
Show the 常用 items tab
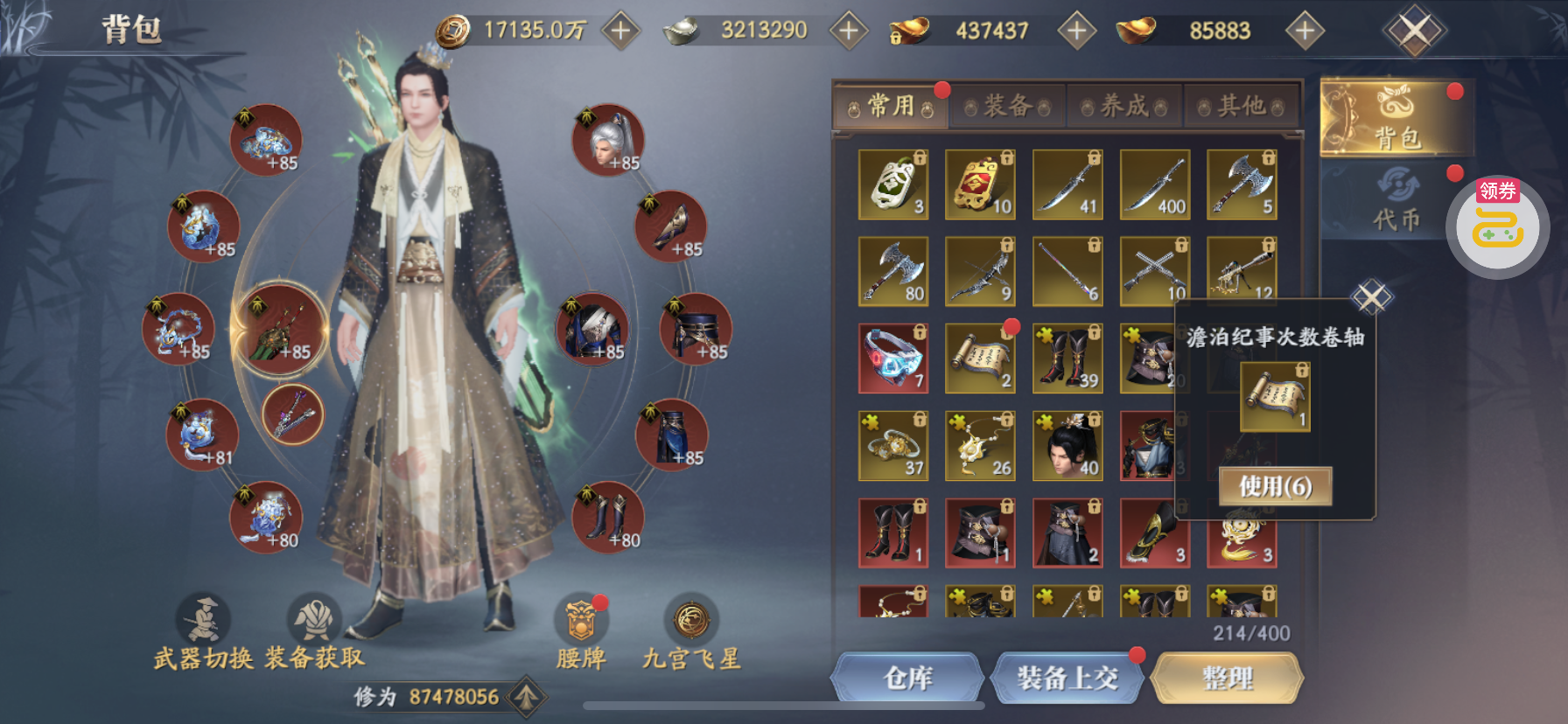891,107
